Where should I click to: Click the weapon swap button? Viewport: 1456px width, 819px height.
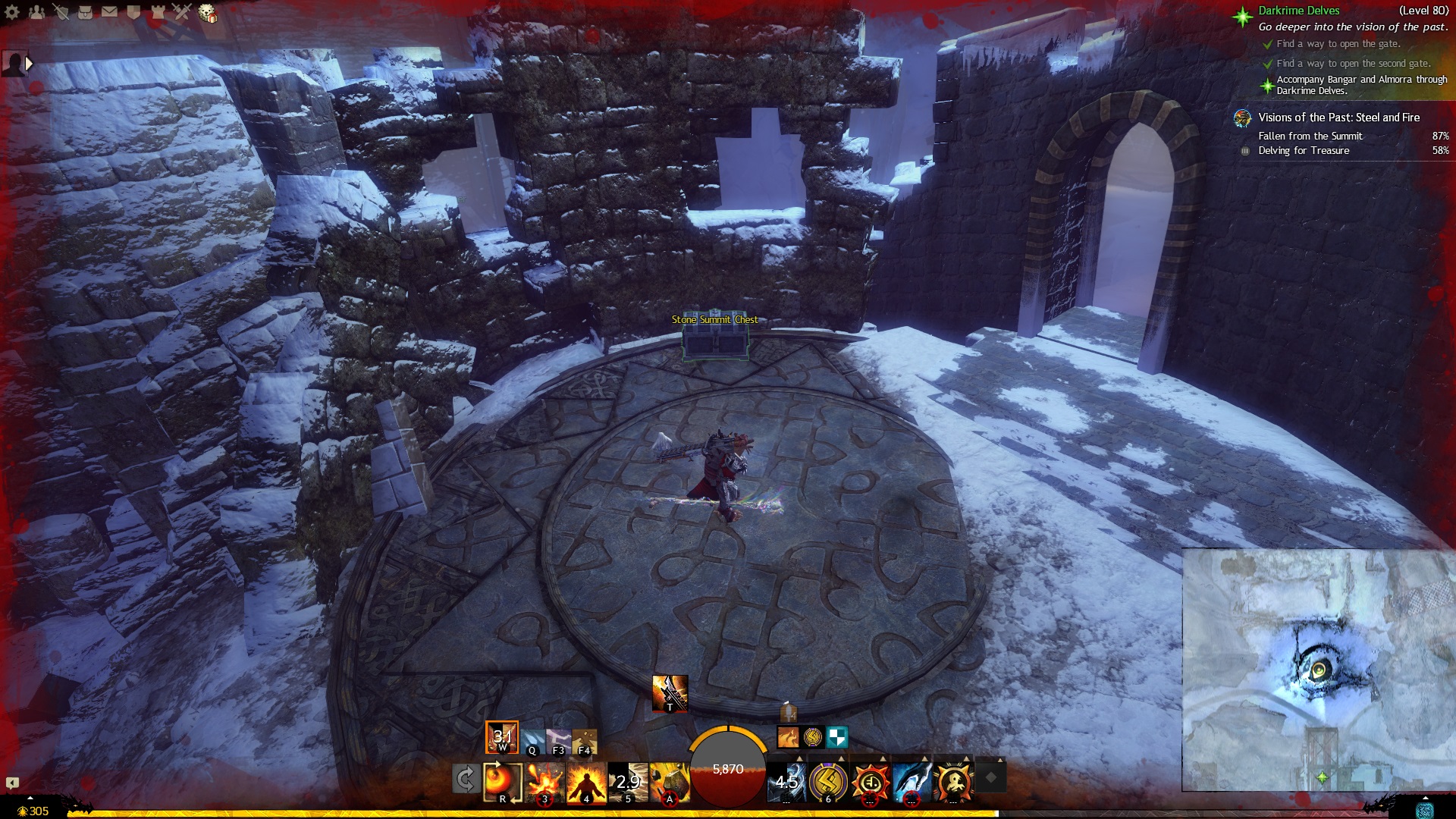(x=465, y=779)
